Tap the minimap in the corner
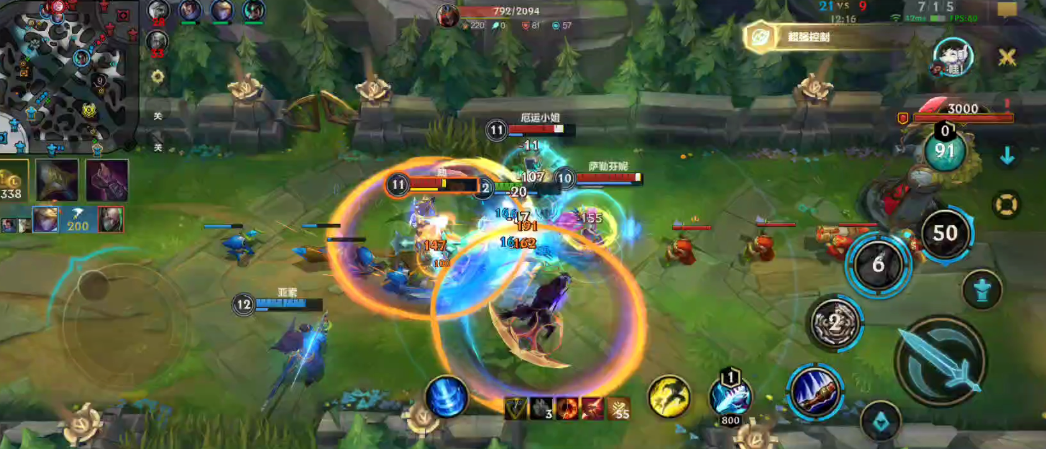This screenshot has width=1046, height=449. point(68,75)
